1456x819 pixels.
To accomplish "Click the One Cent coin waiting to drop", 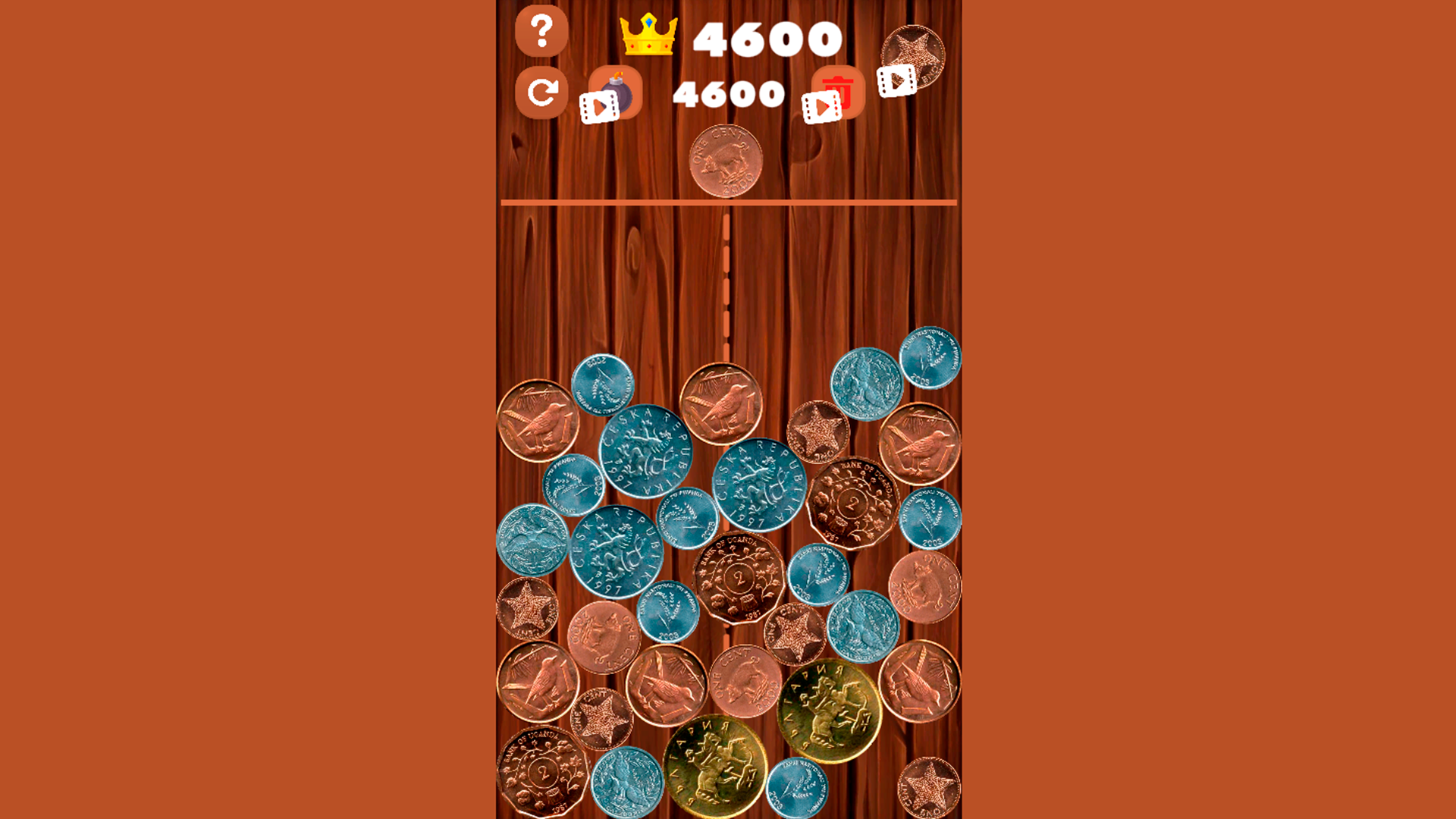I will [726, 161].
